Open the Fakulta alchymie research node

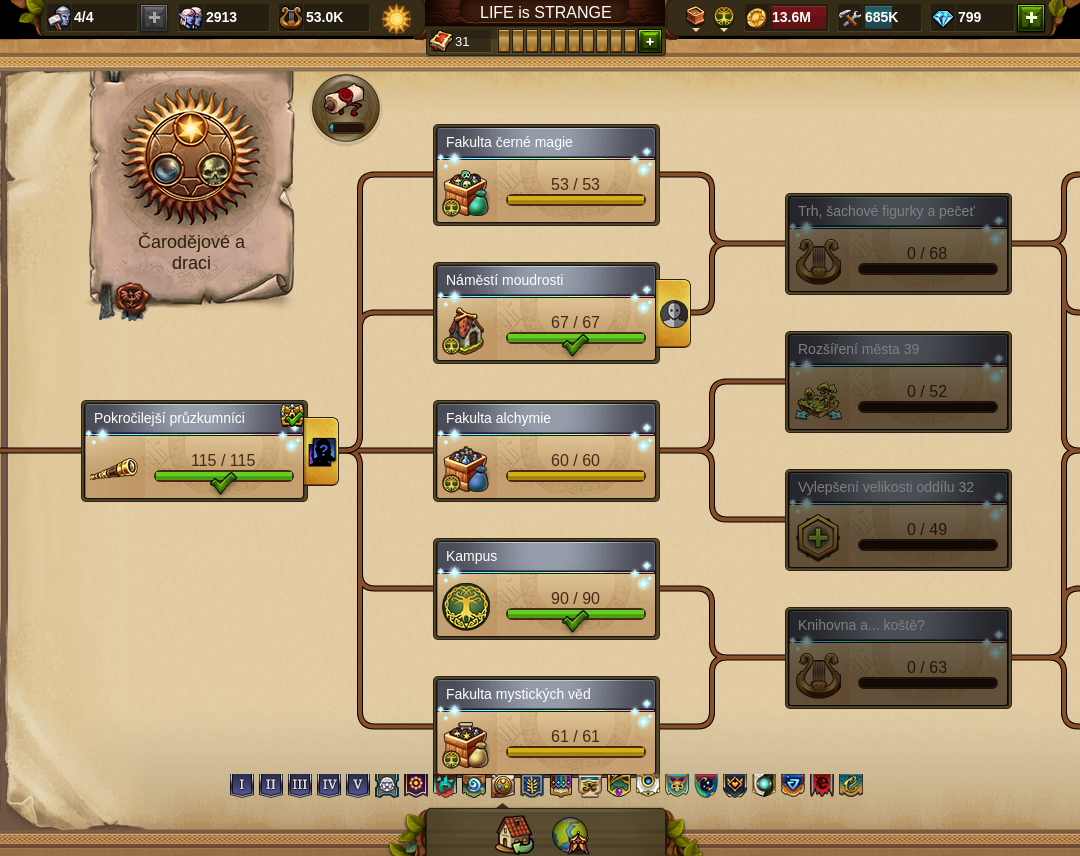point(546,451)
